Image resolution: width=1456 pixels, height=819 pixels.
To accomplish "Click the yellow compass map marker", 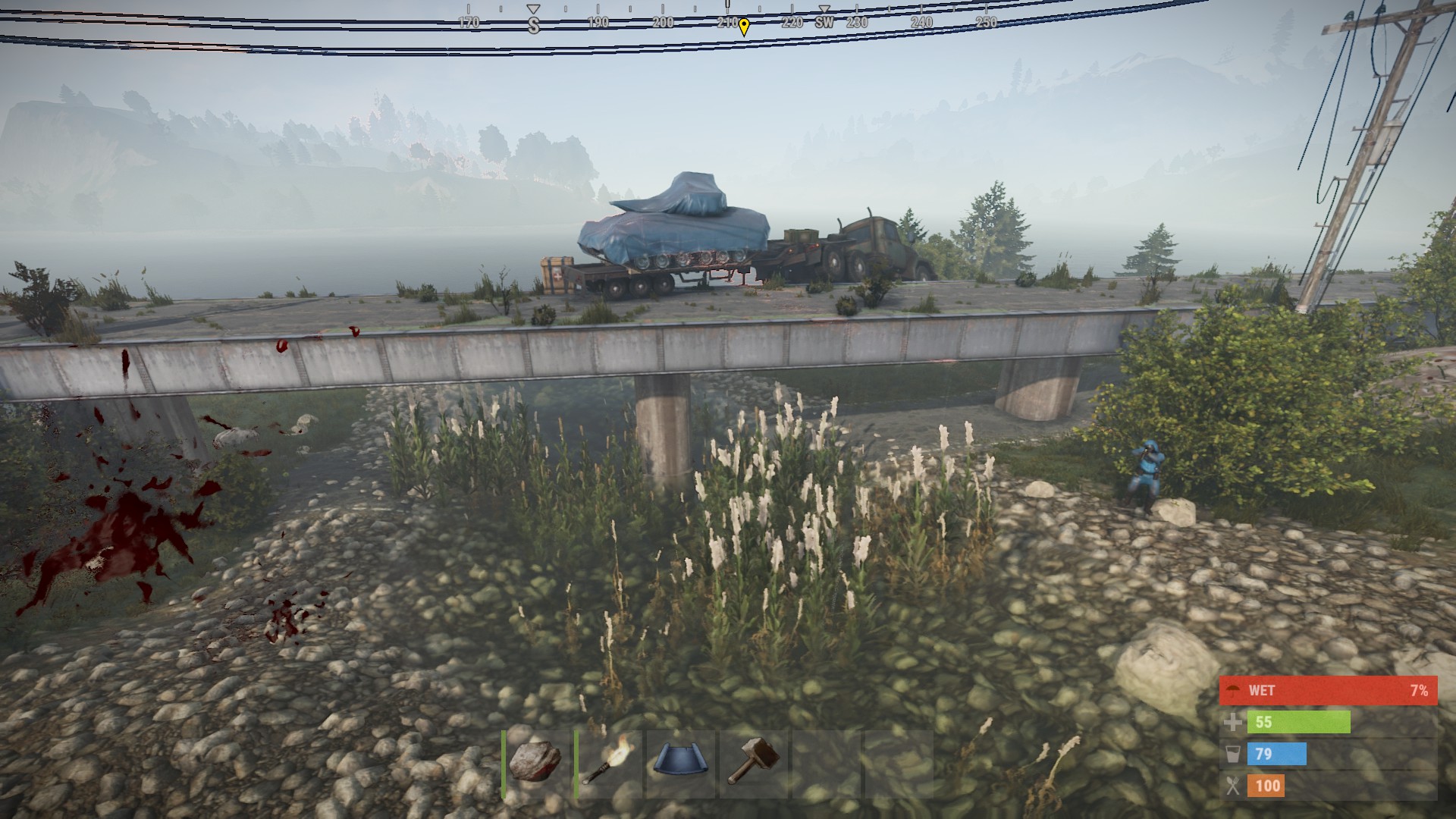I will 744,27.
